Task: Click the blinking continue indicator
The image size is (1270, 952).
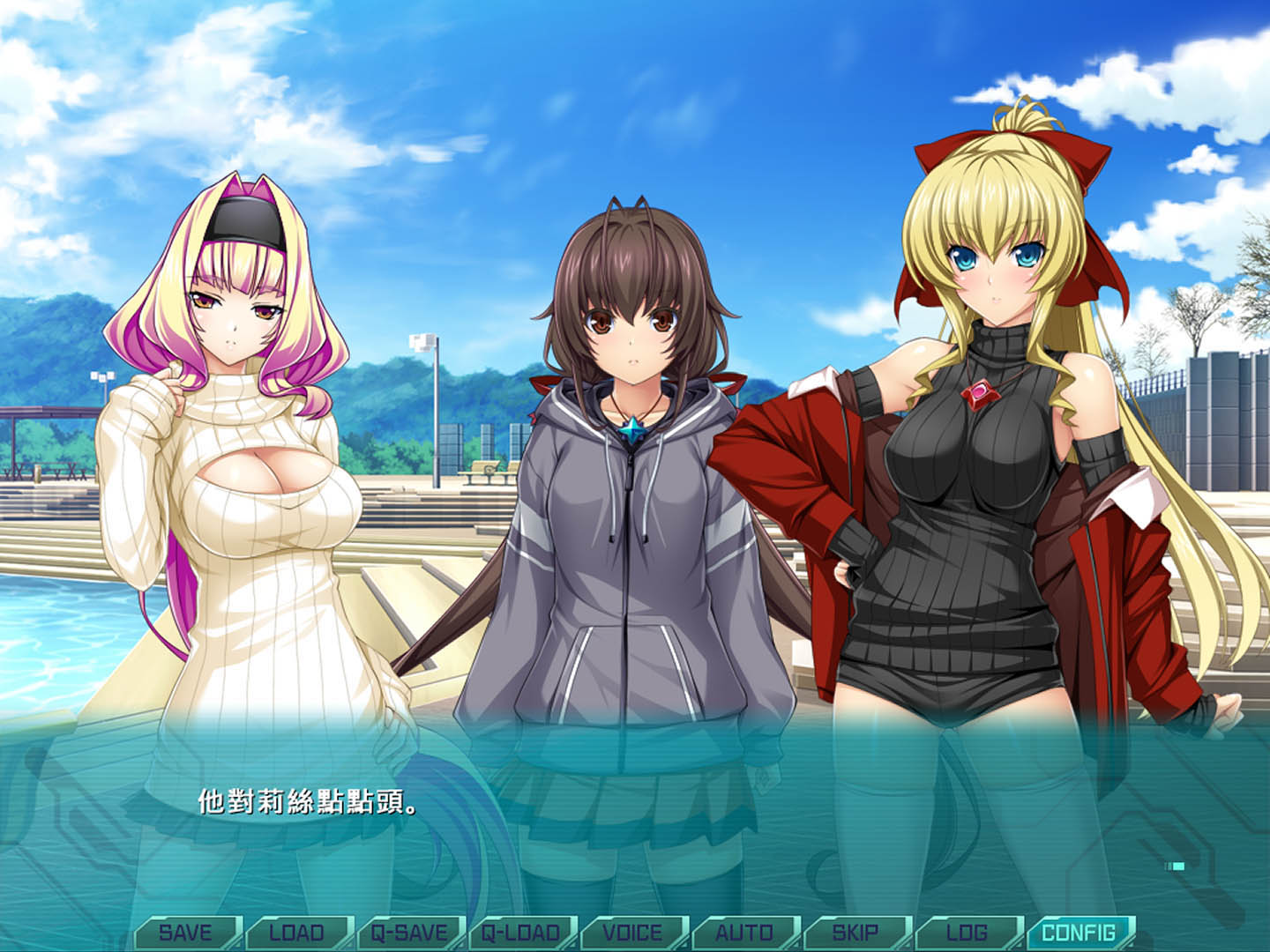Action: 1175,866
